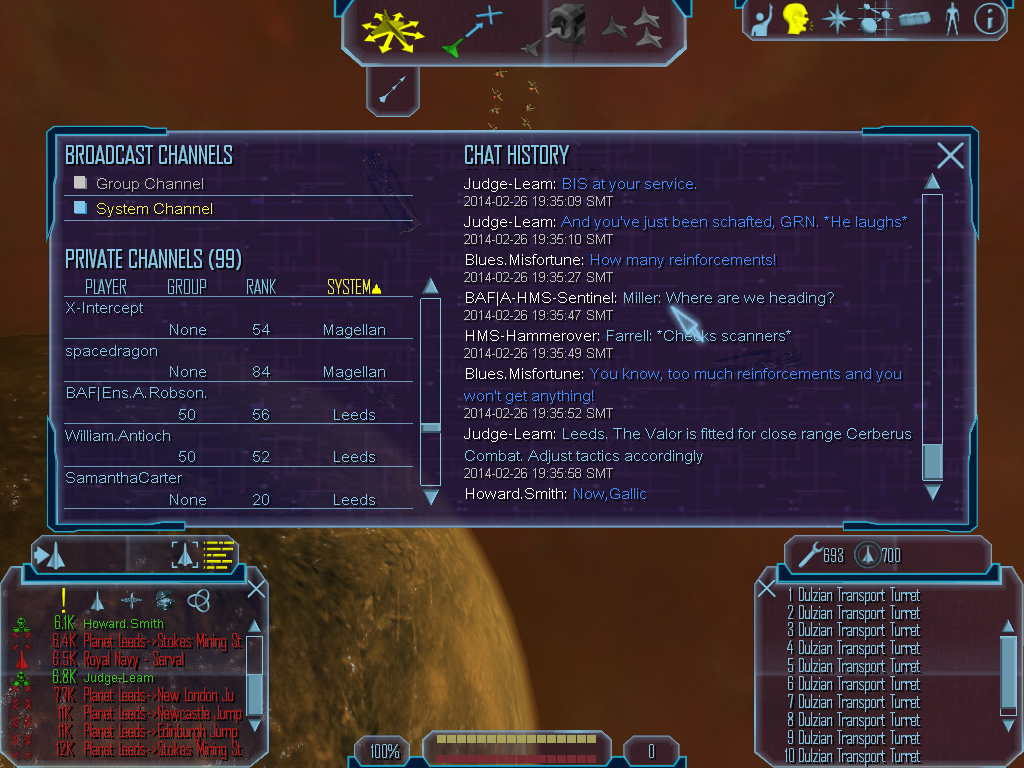This screenshot has width=1024, height=768.
Task: Choose player X-Intercept in private channels
Action: [x=105, y=308]
